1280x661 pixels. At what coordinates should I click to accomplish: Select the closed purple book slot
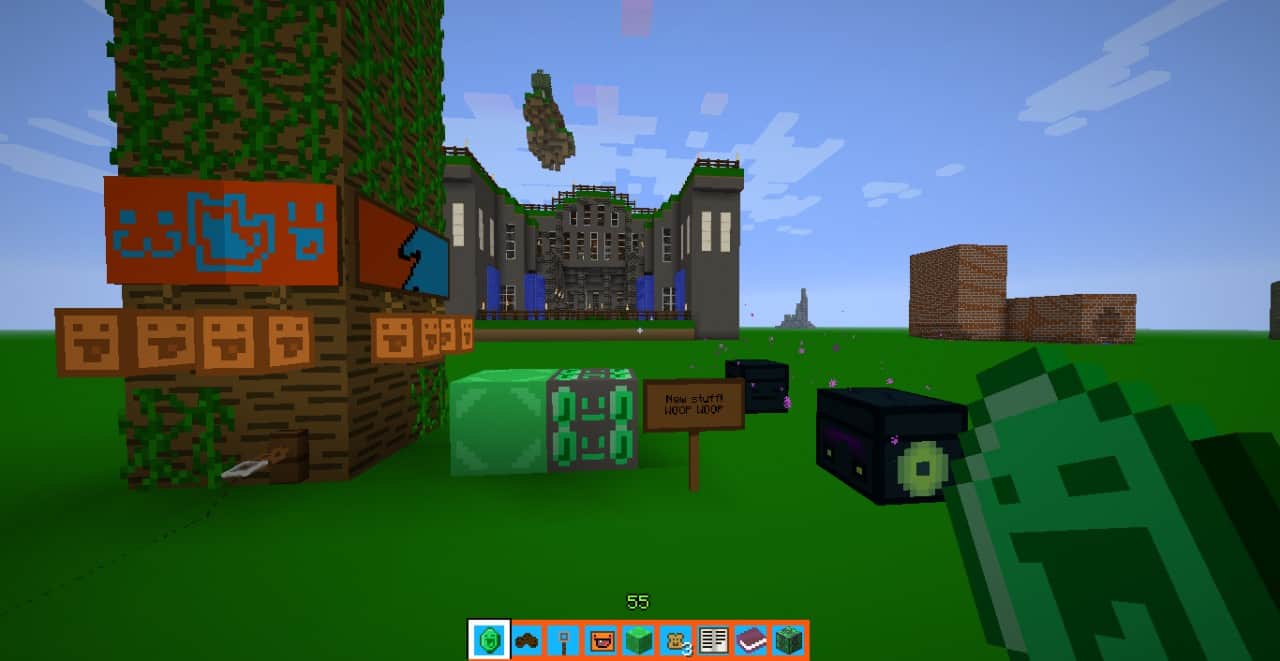tap(750, 640)
